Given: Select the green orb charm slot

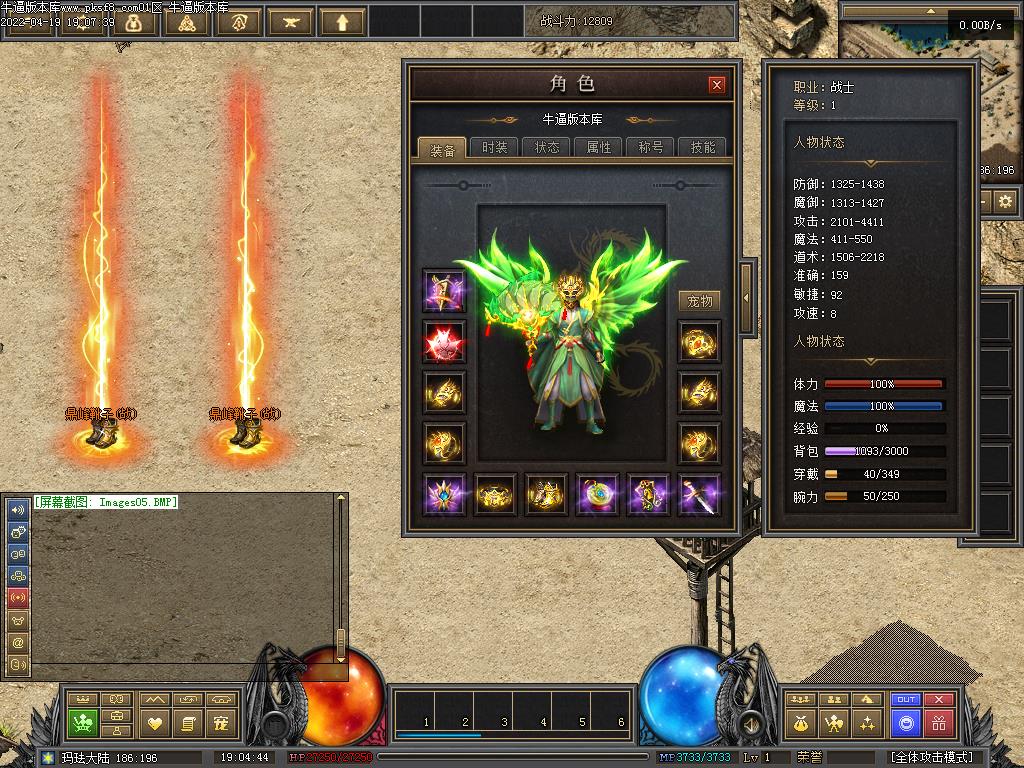Looking at the screenshot, I should 596,495.
